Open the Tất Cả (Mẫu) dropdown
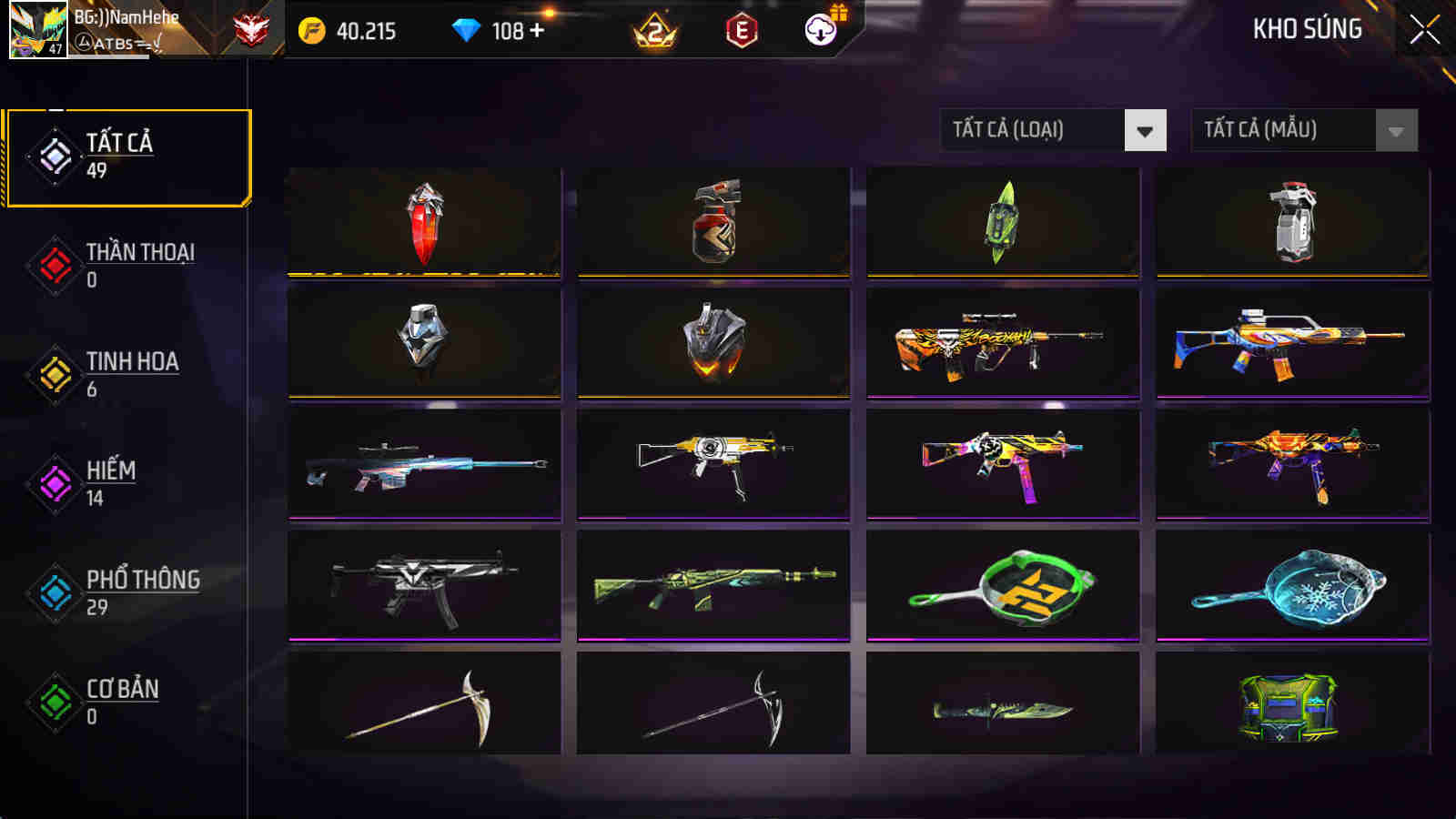 [x=1283, y=129]
